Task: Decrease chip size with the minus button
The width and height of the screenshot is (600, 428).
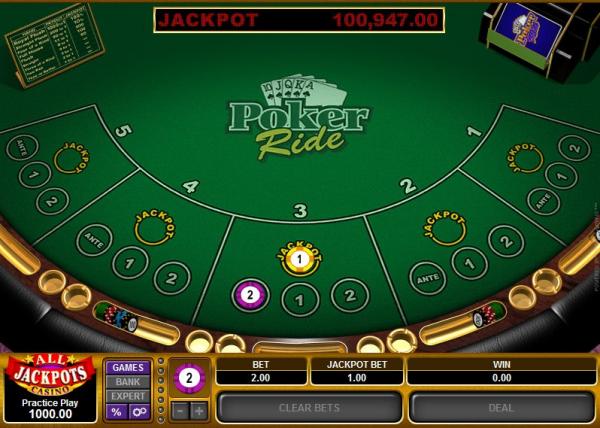Action: coord(178,410)
